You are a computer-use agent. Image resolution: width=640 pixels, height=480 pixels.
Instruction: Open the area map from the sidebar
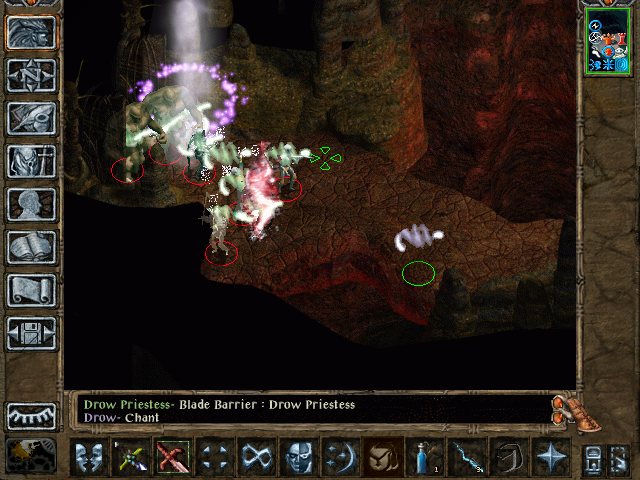pyautogui.click(x=30, y=76)
